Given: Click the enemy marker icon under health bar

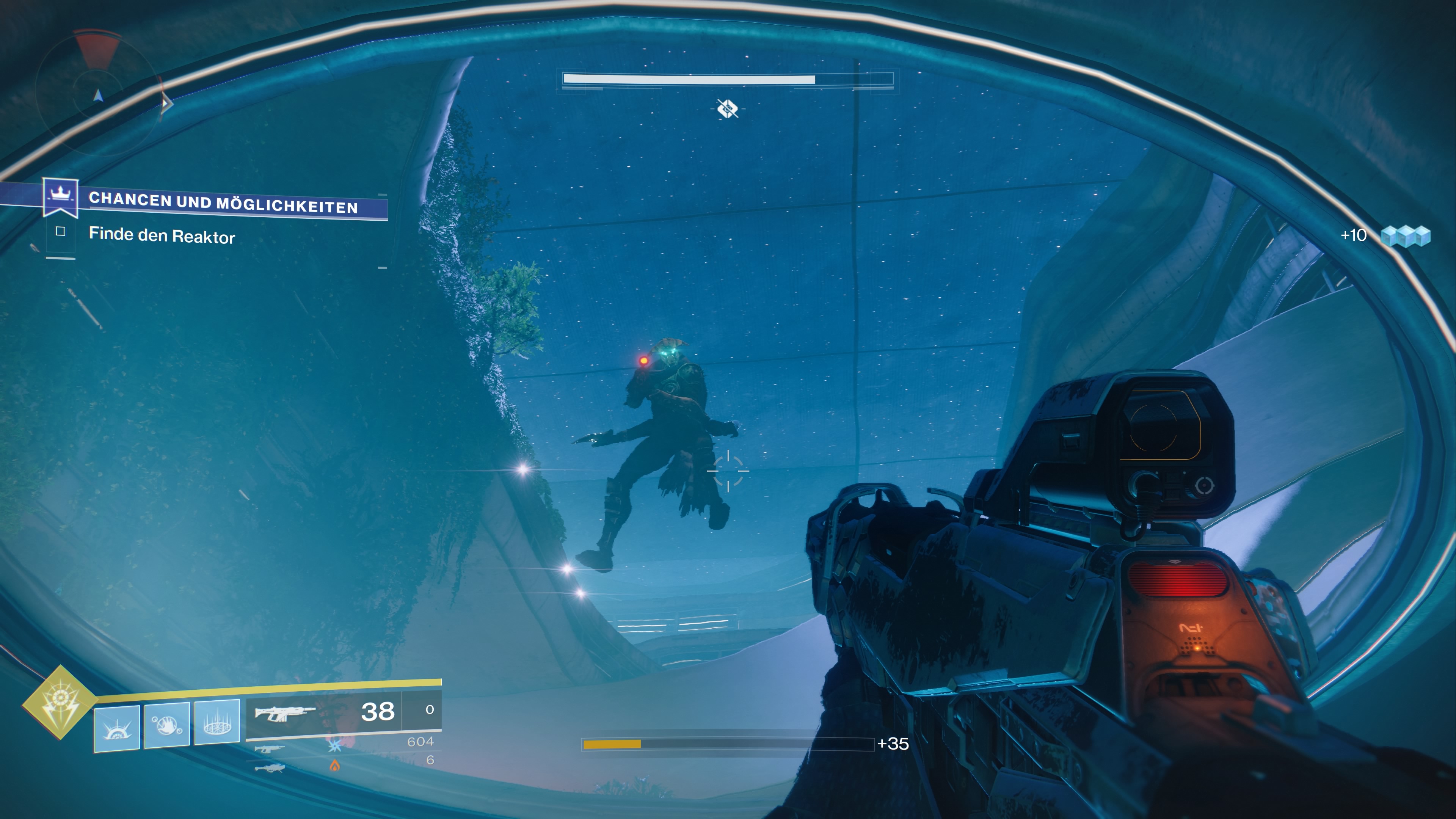Looking at the screenshot, I should coord(728,108).
